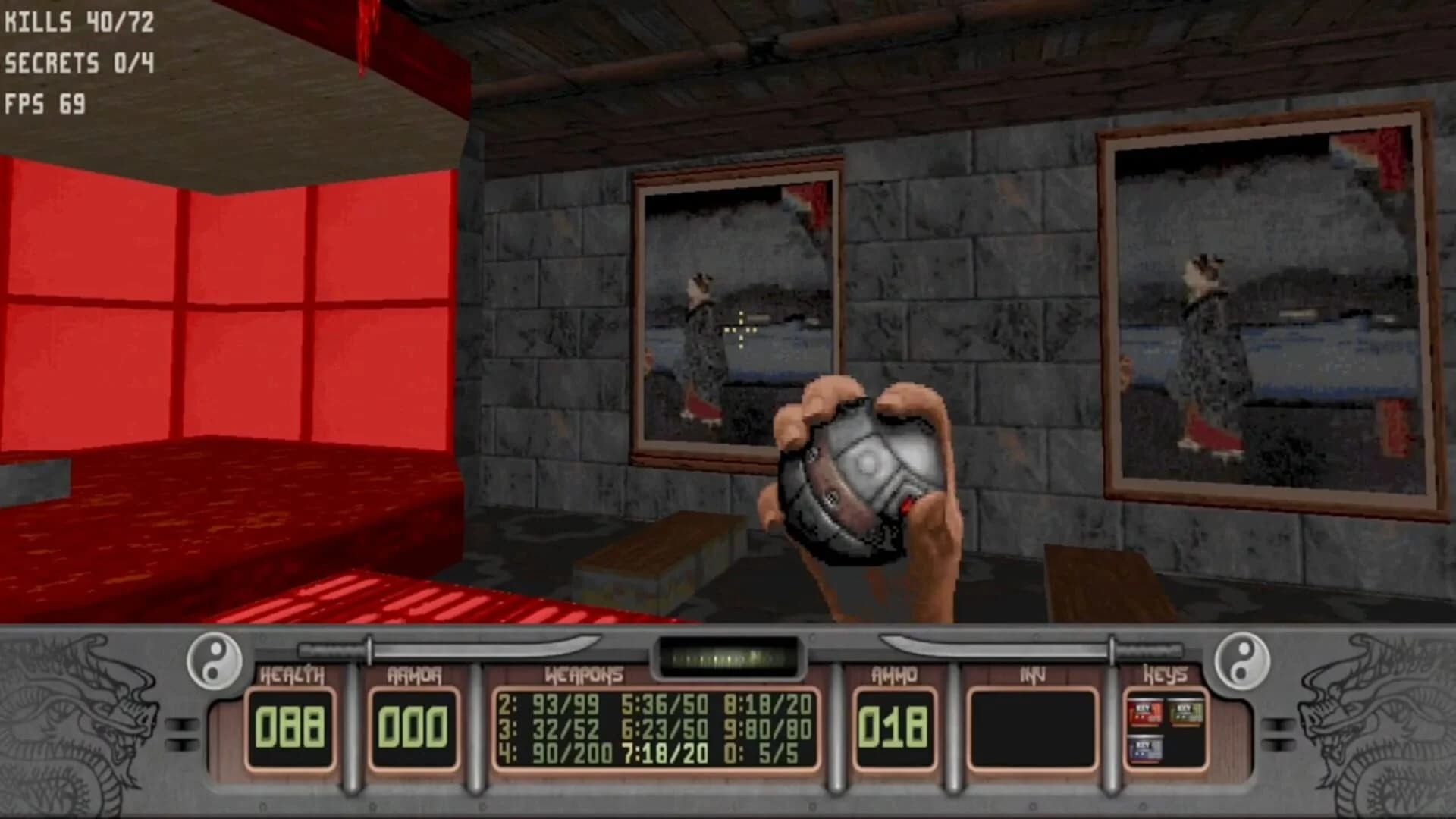The height and width of the screenshot is (819, 1456).
Task: Click the AMMO counter showing 018
Action: point(895,724)
